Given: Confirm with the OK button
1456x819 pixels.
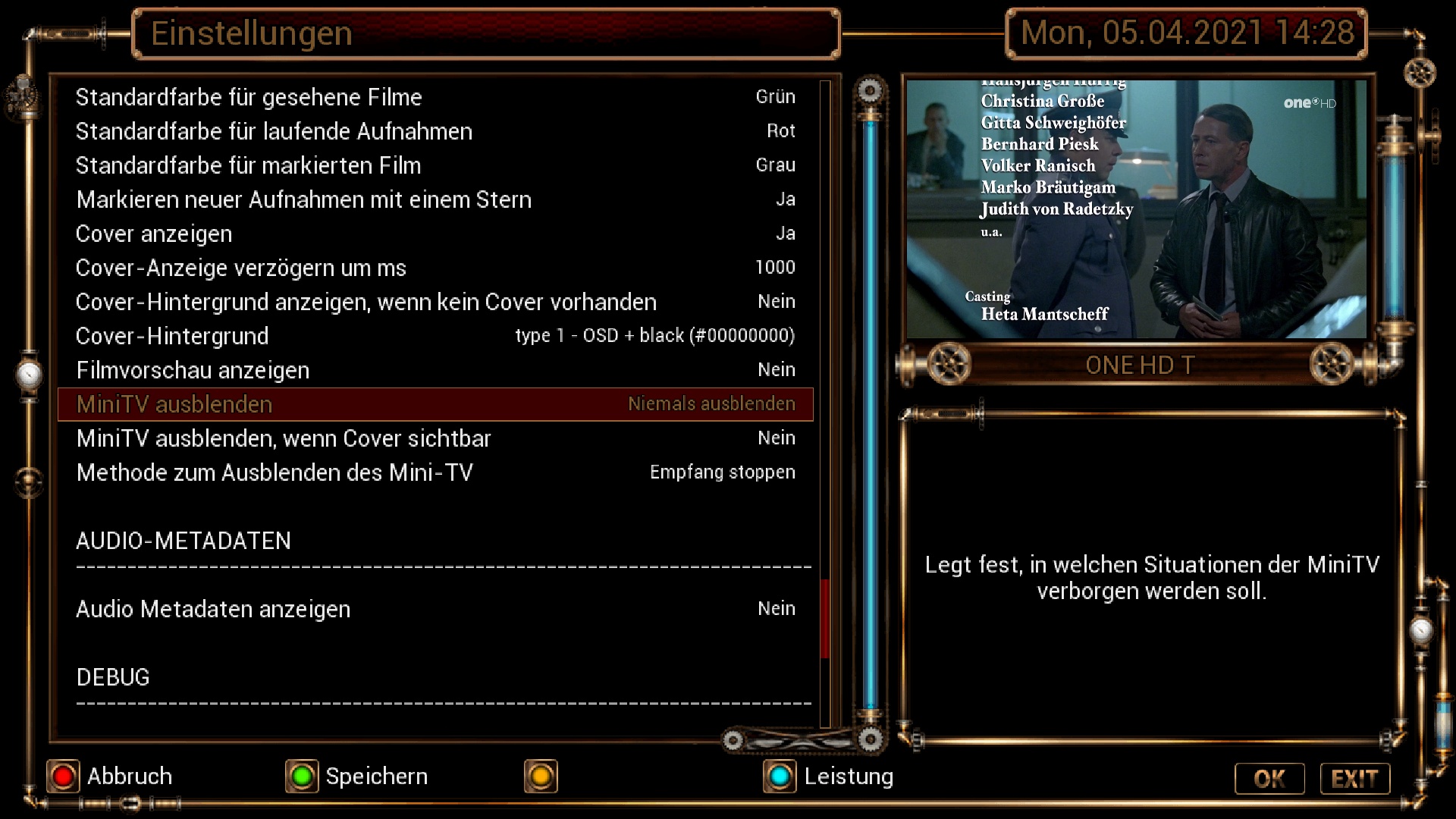Looking at the screenshot, I should 1269,779.
